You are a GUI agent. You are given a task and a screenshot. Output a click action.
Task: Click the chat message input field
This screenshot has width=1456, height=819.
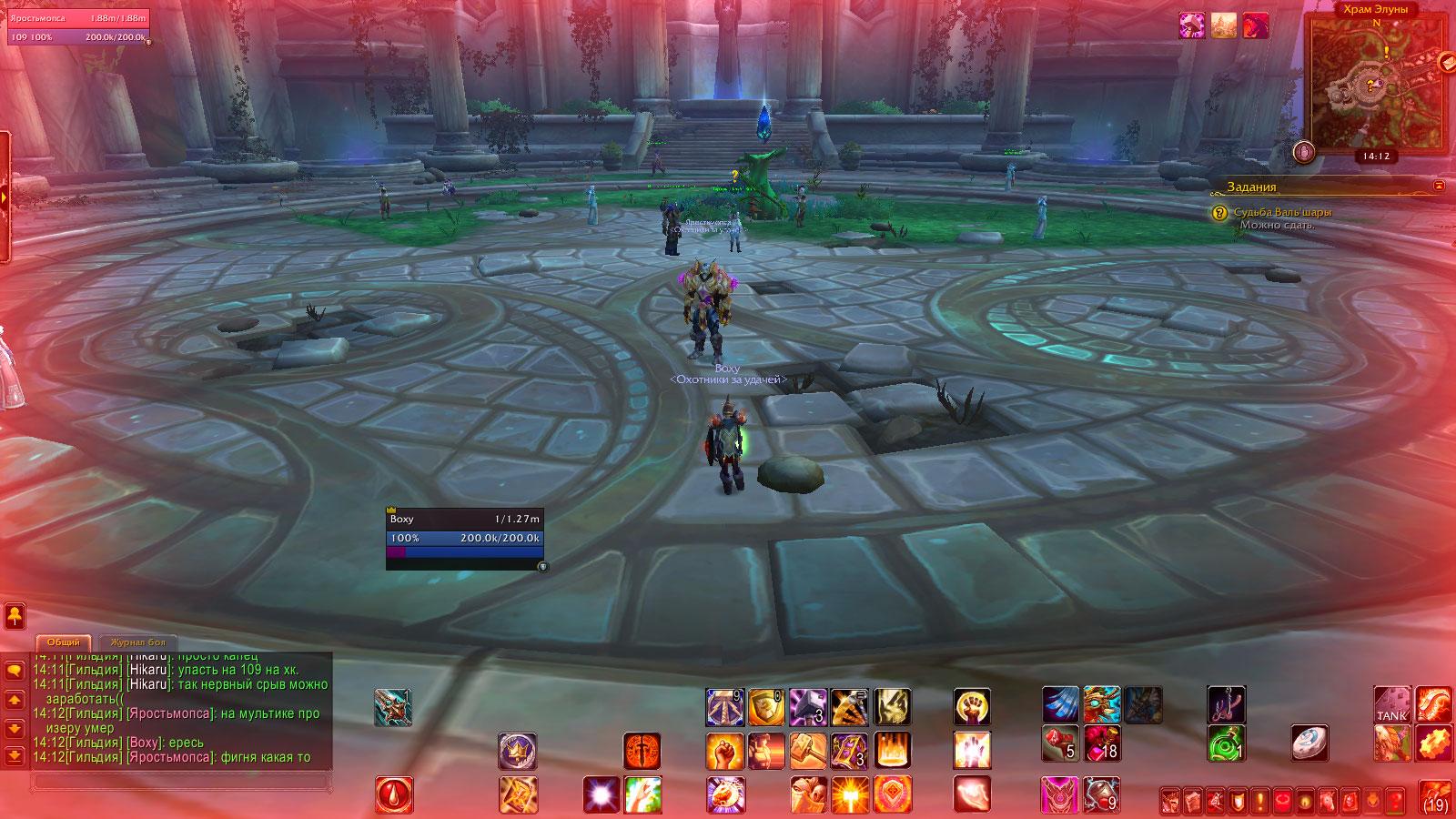180,781
